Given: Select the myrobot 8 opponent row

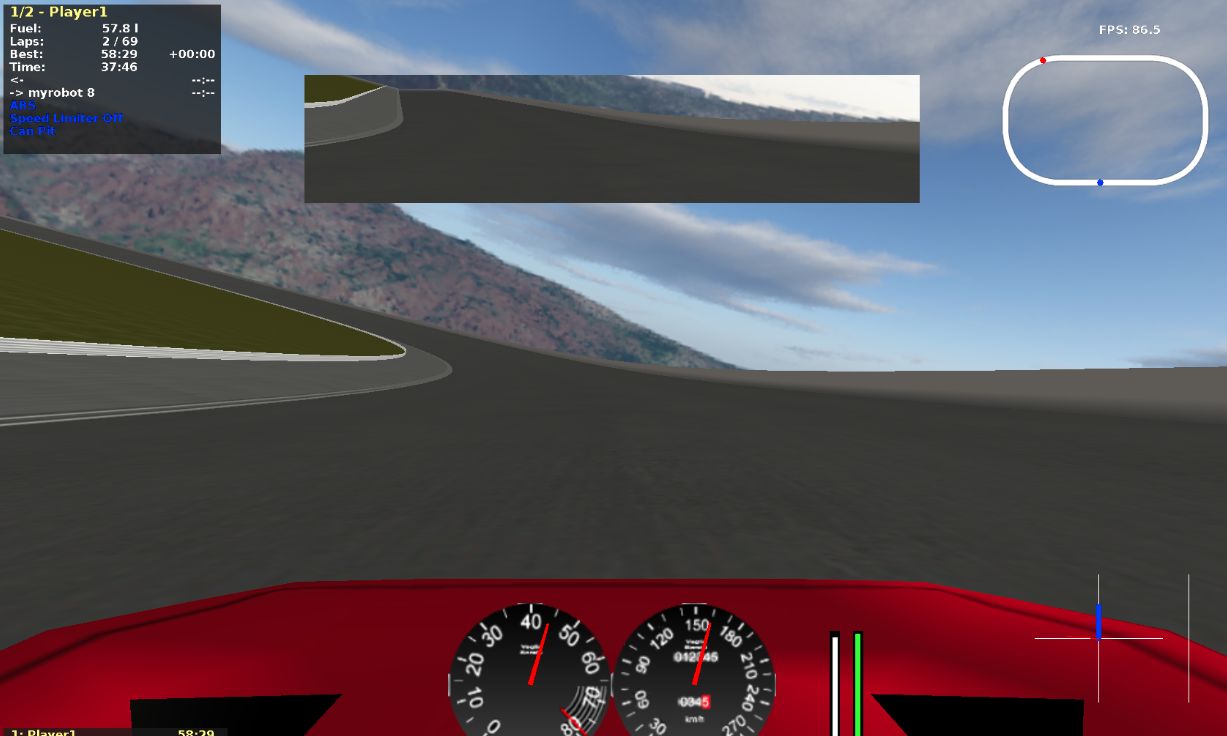Looking at the screenshot, I should click(62, 92).
